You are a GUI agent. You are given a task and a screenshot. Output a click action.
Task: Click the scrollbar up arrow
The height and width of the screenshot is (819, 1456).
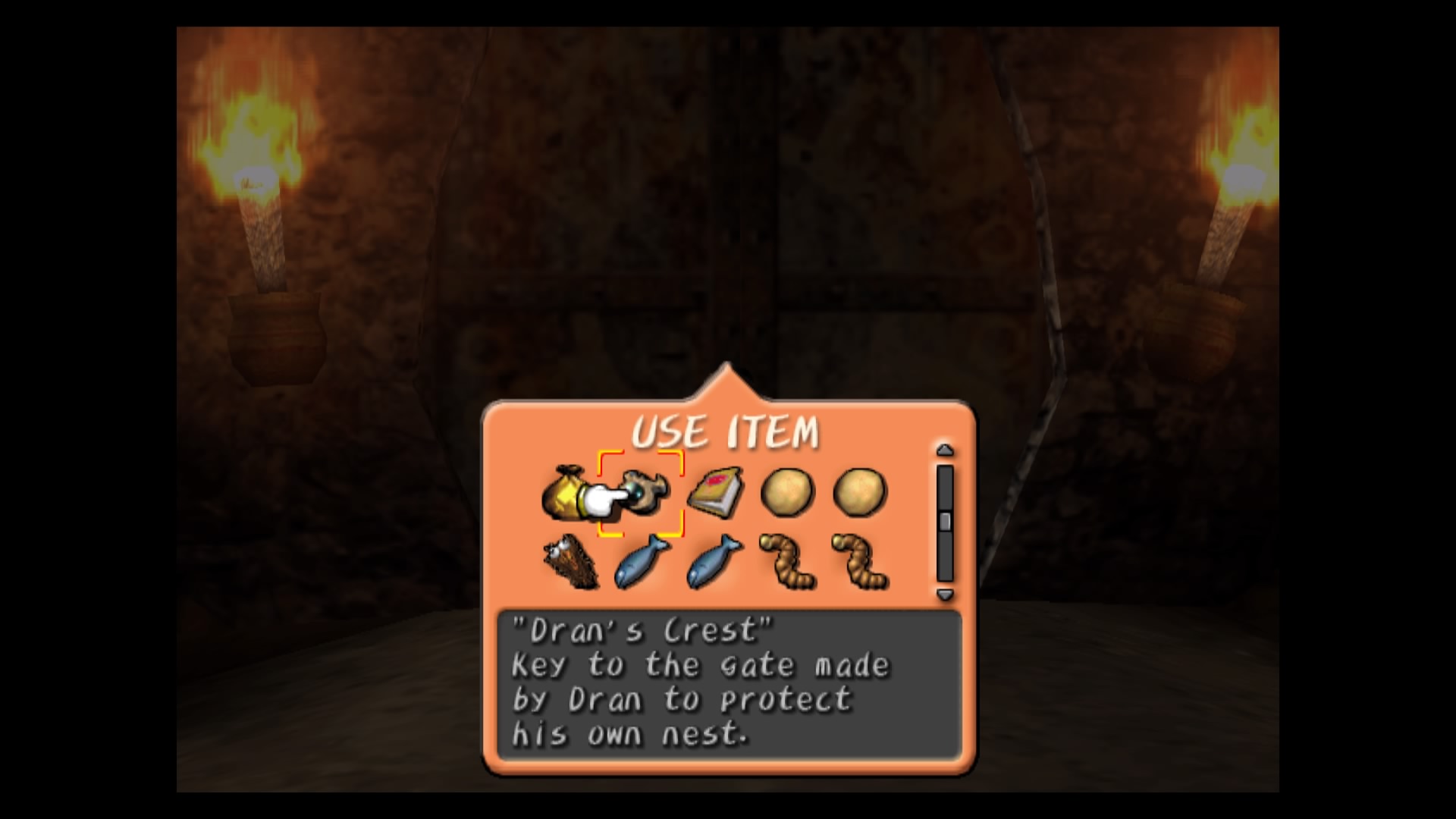(943, 451)
